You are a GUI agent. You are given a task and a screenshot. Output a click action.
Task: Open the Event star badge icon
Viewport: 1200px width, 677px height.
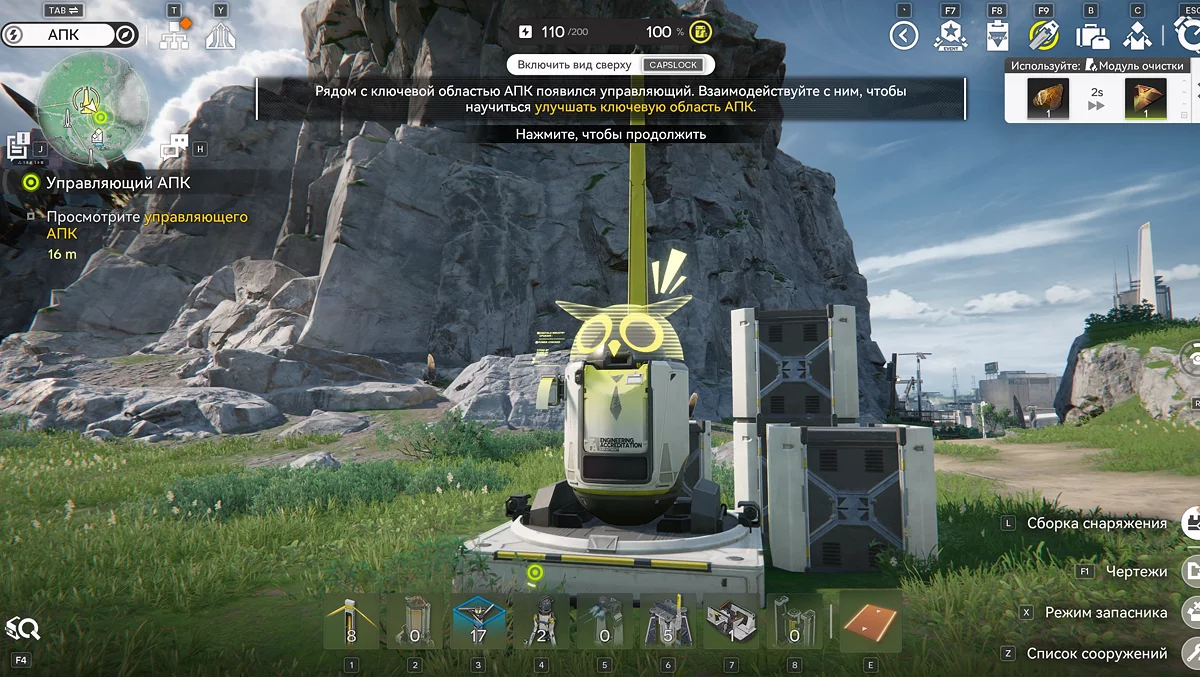pos(950,36)
